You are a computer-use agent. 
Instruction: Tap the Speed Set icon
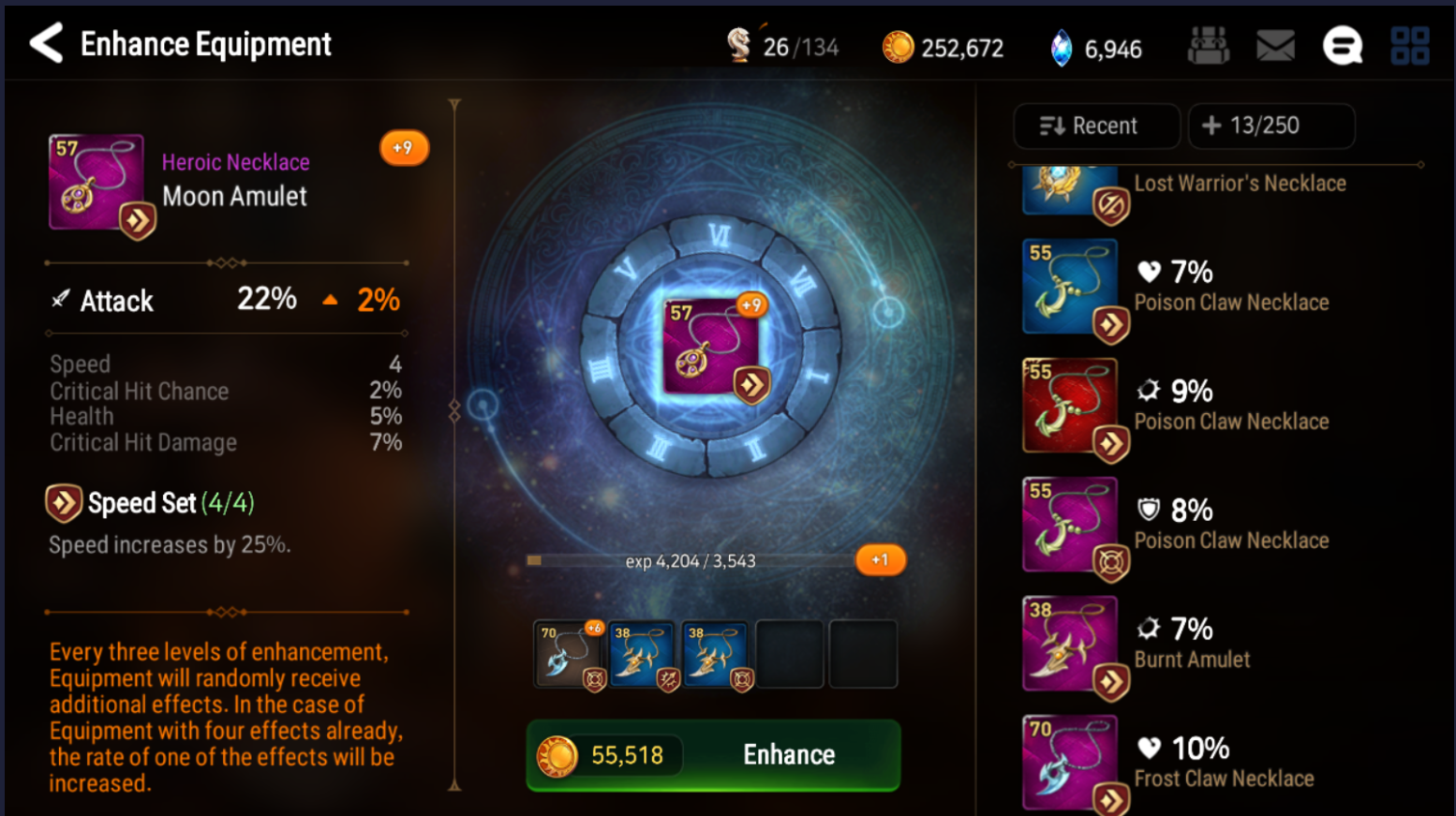coord(64,503)
